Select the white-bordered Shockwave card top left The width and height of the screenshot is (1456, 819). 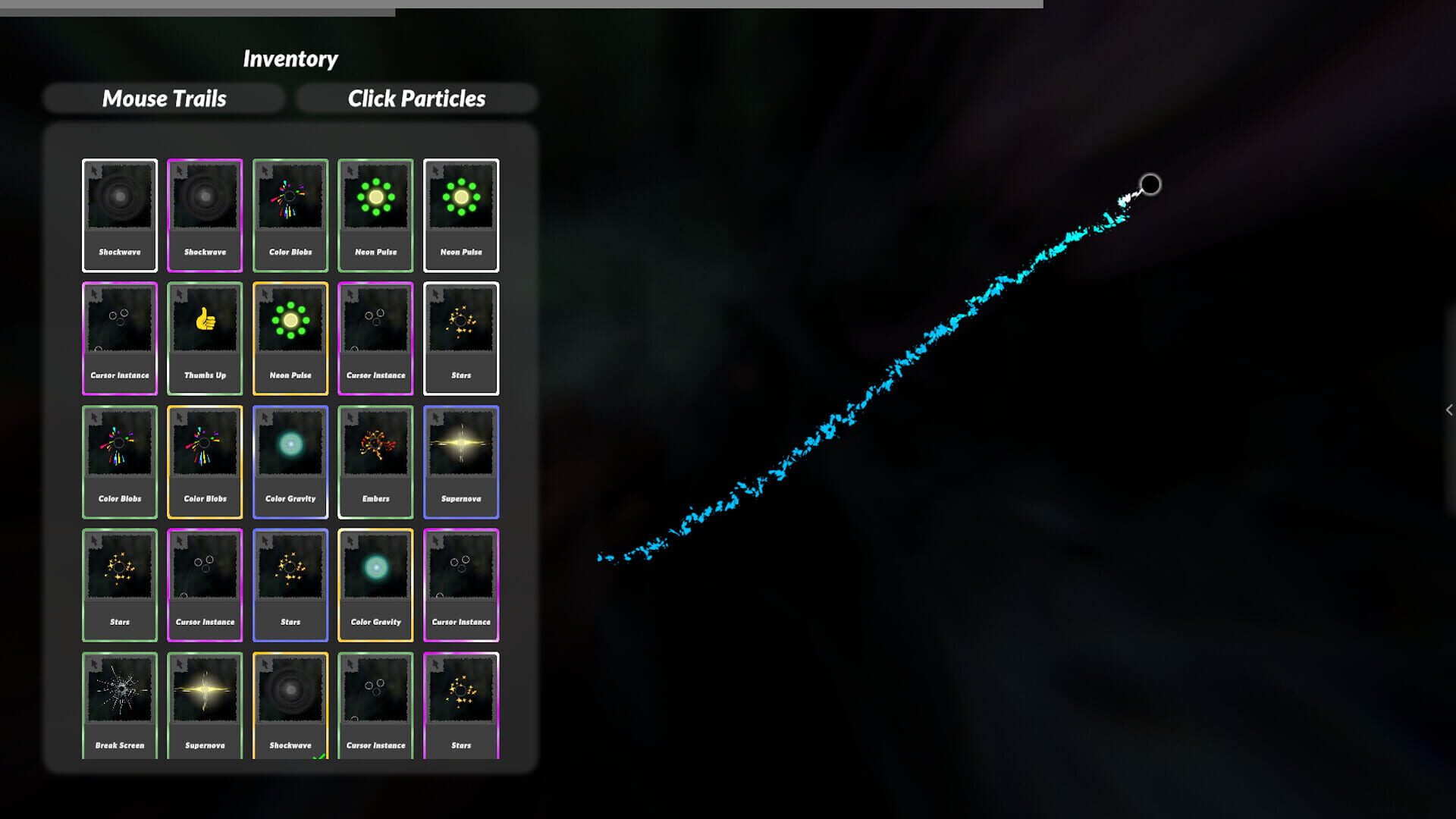pyautogui.click(x=119, y=215)
